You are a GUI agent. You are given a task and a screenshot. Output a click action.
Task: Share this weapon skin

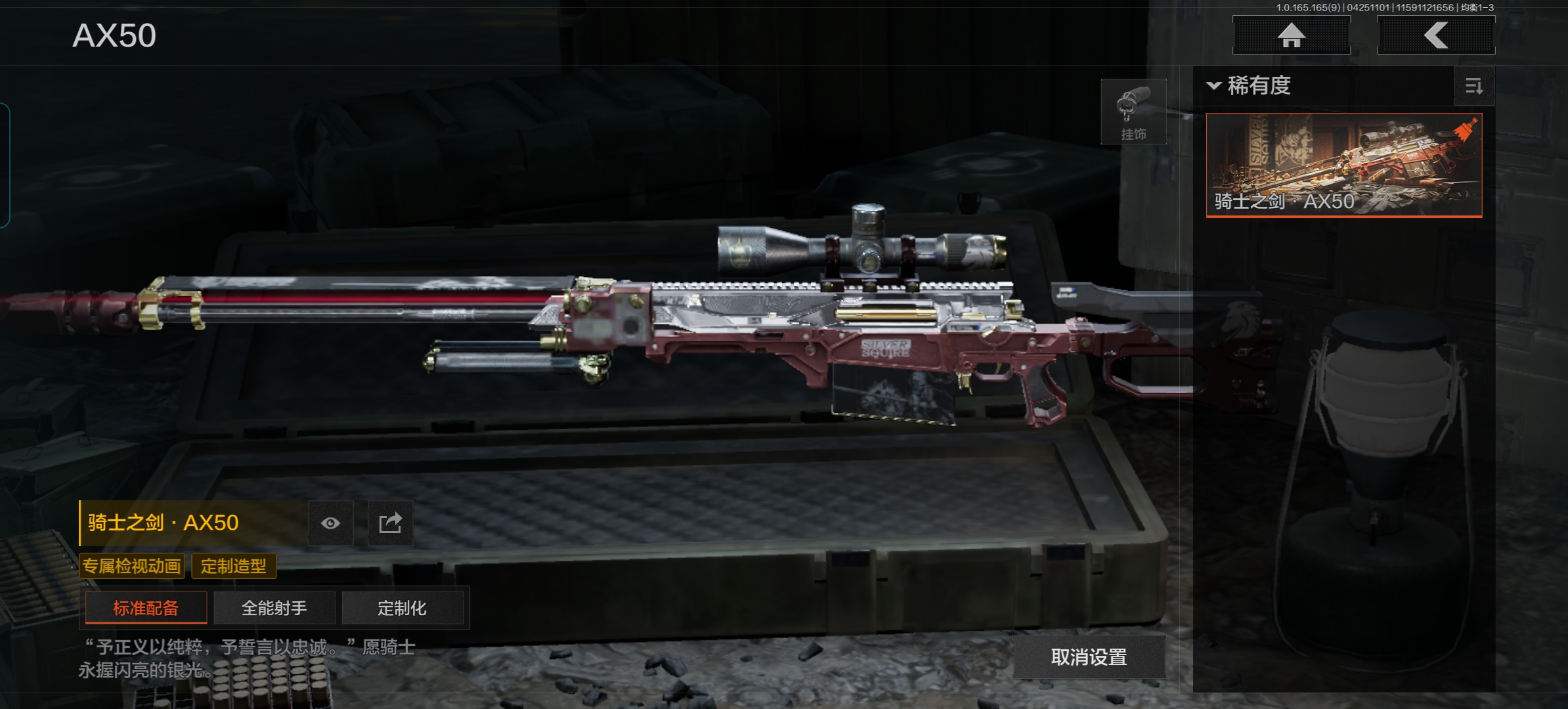390,523
